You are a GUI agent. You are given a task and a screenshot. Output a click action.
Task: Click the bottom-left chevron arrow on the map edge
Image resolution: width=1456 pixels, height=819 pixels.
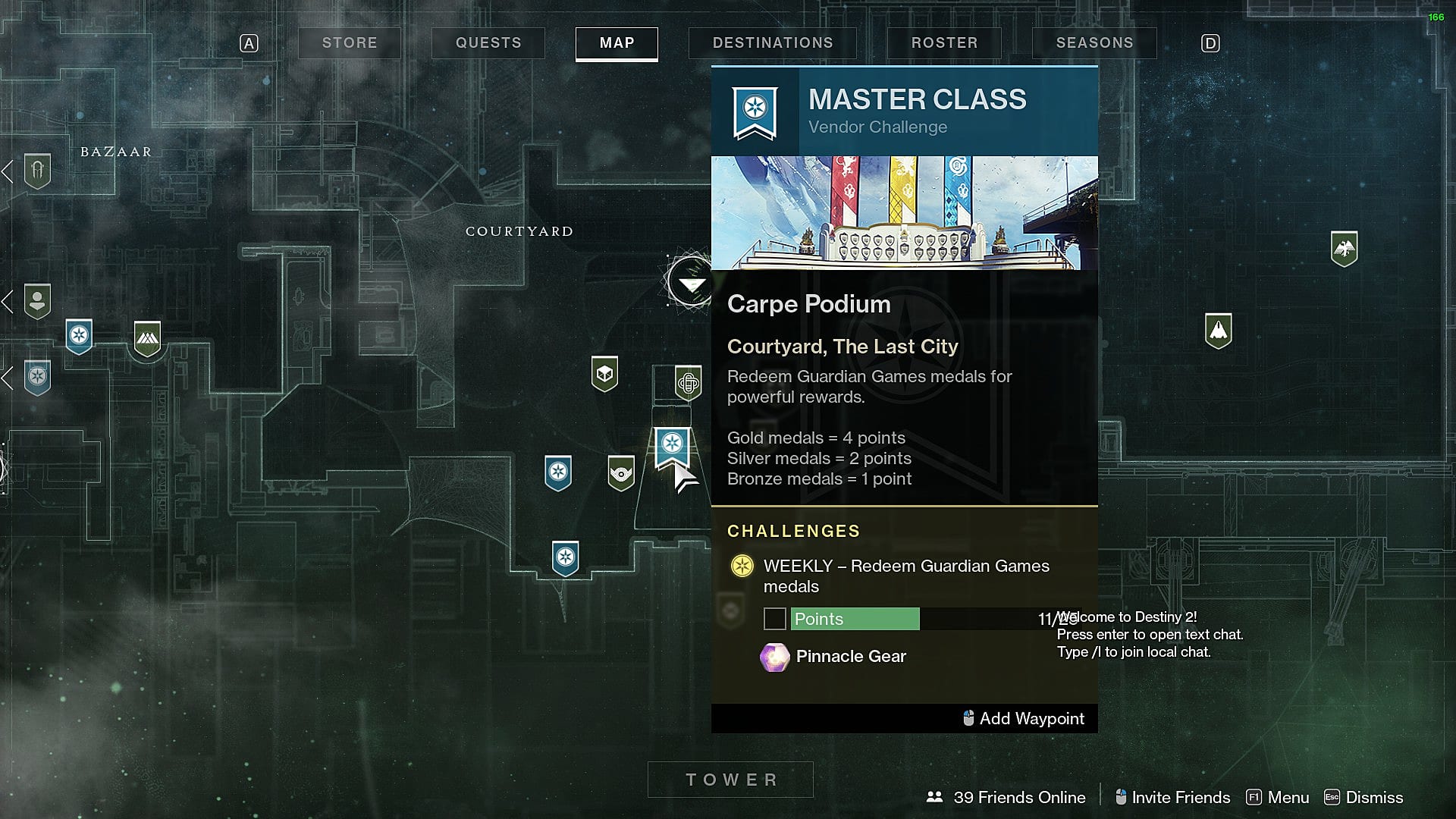pyautogui.click(x=8, y=373)
